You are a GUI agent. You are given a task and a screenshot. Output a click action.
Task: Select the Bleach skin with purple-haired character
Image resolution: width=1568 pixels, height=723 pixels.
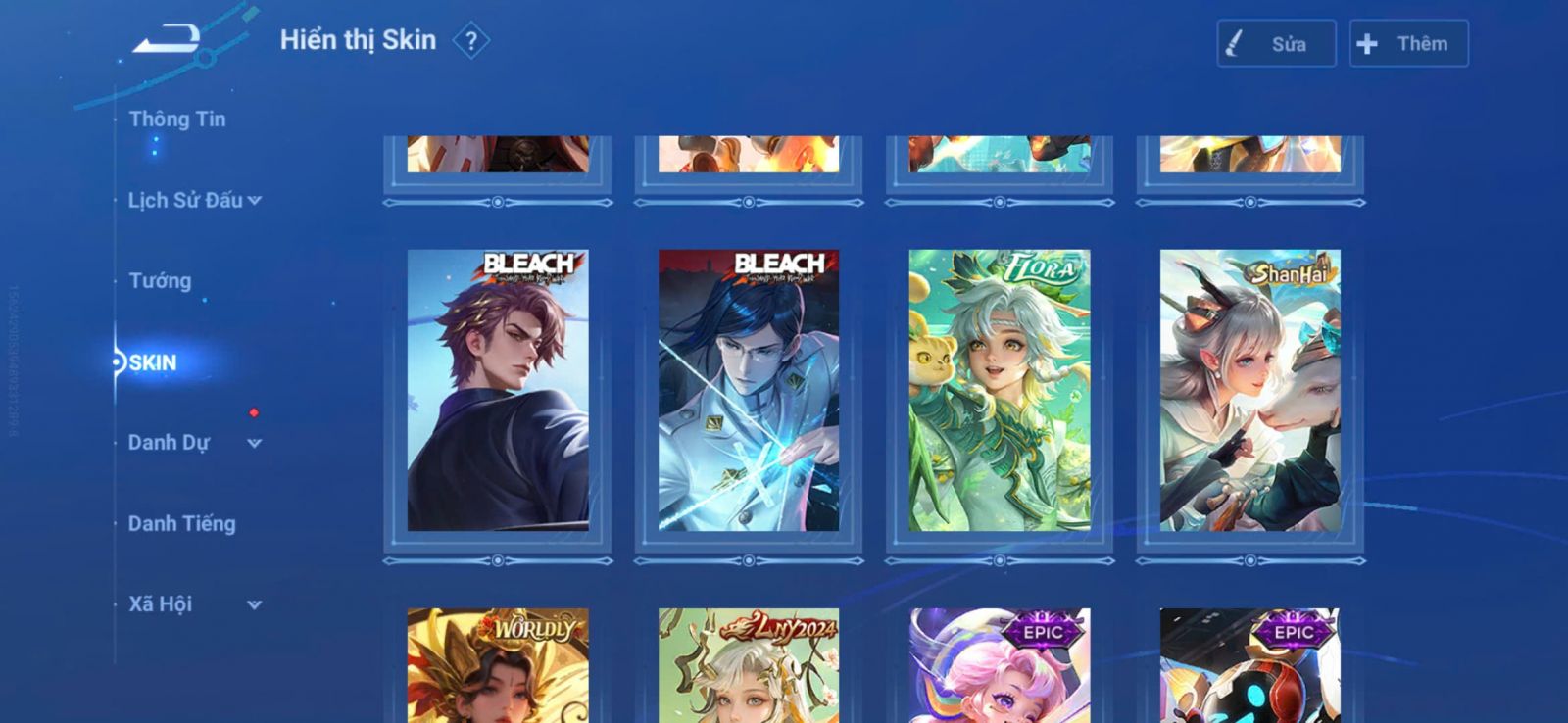click(498, 390)
